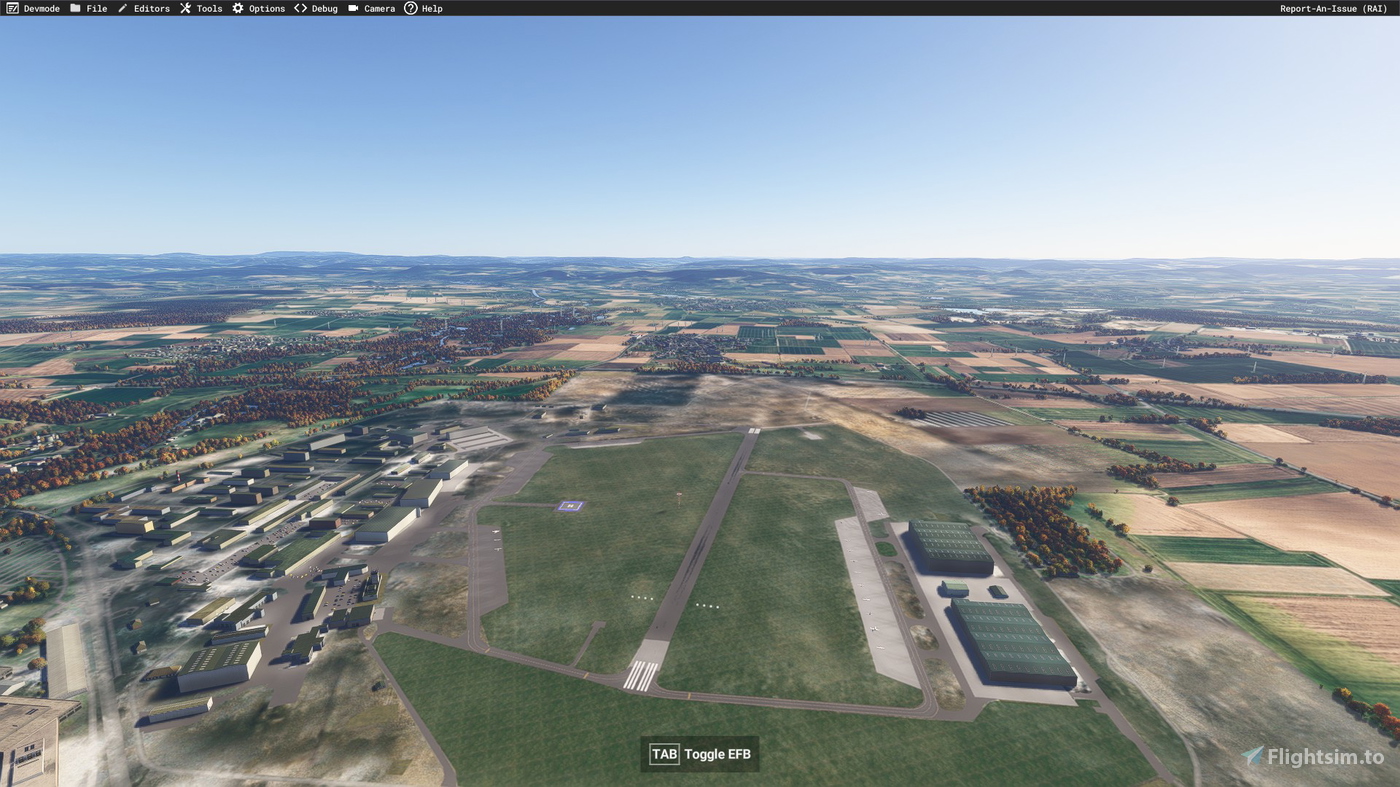Click the Debug code-brackets icon
This screenshot has width=1400, height=787.
pos(298,7)
